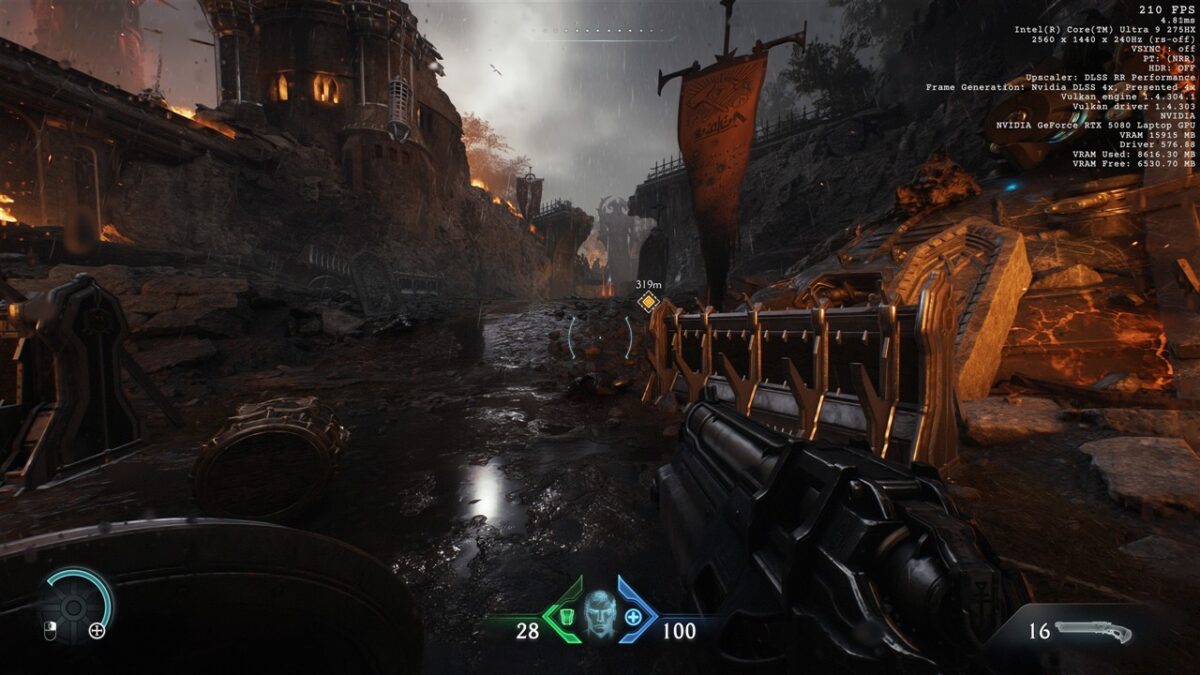1200x675 pixels.
Task: Select the shotgun weapon icon
Action: pos(1093,631)
